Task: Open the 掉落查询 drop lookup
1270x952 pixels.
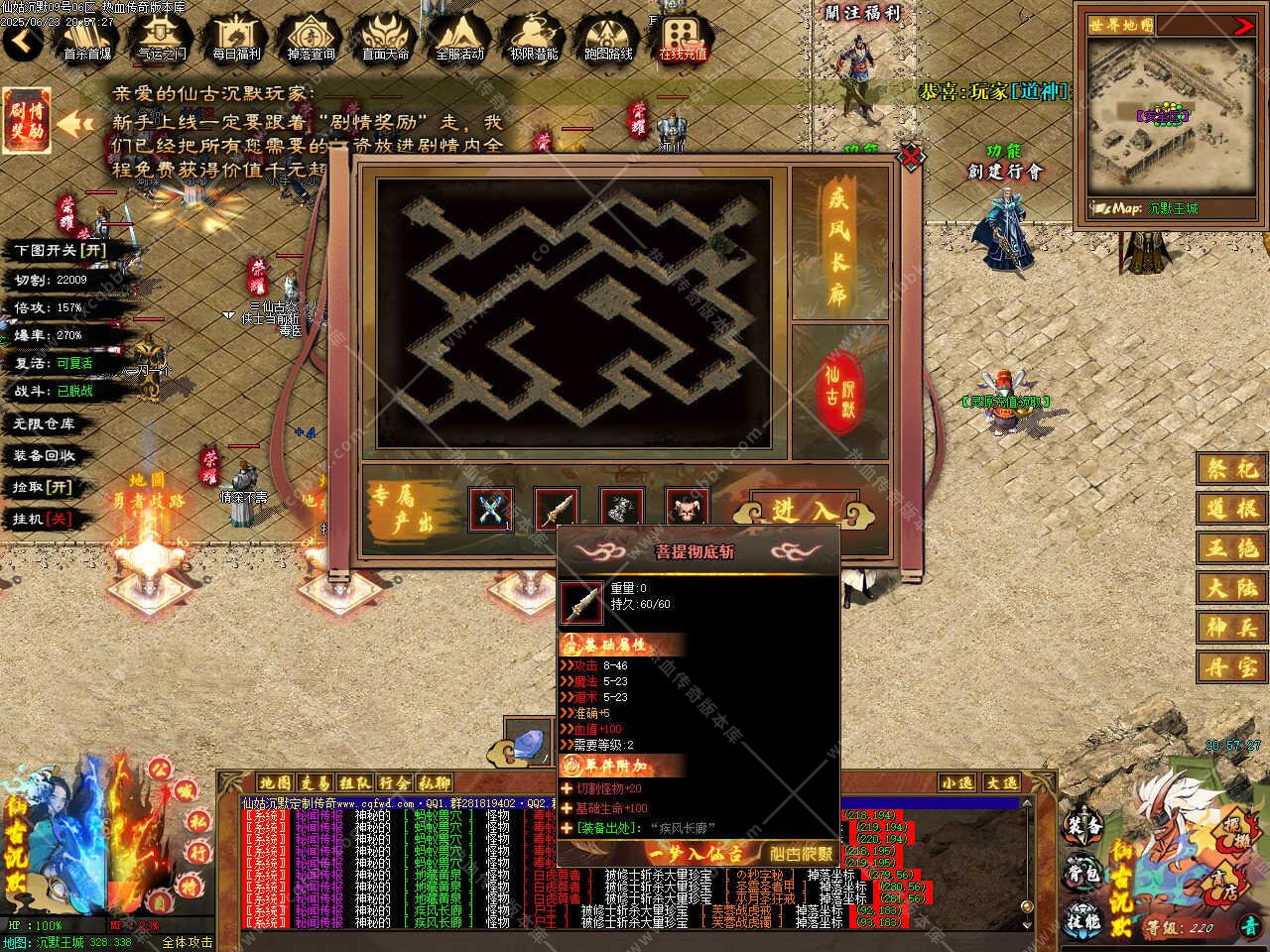Action: (311, 38)
